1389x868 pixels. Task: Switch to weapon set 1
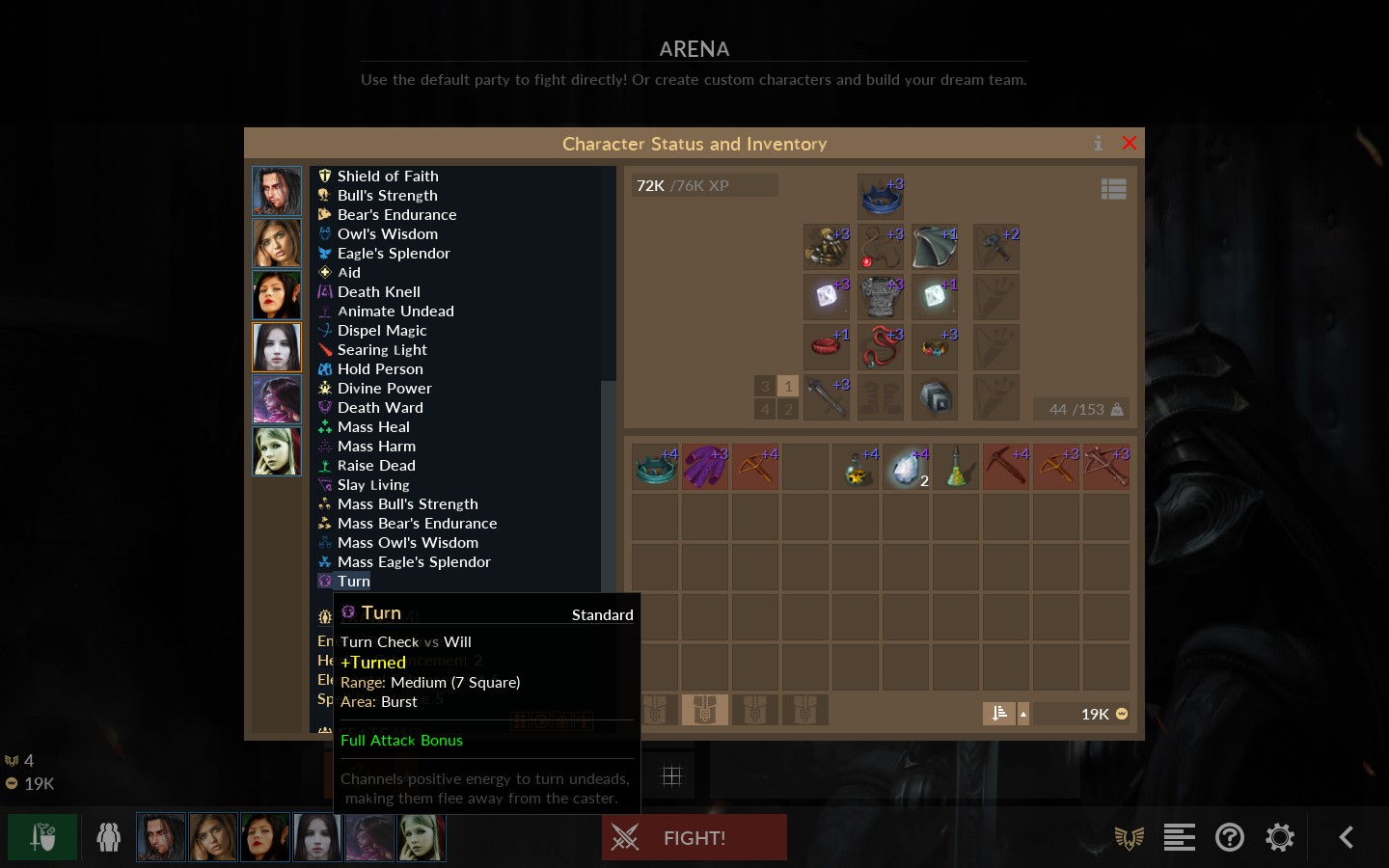[788, 386]
